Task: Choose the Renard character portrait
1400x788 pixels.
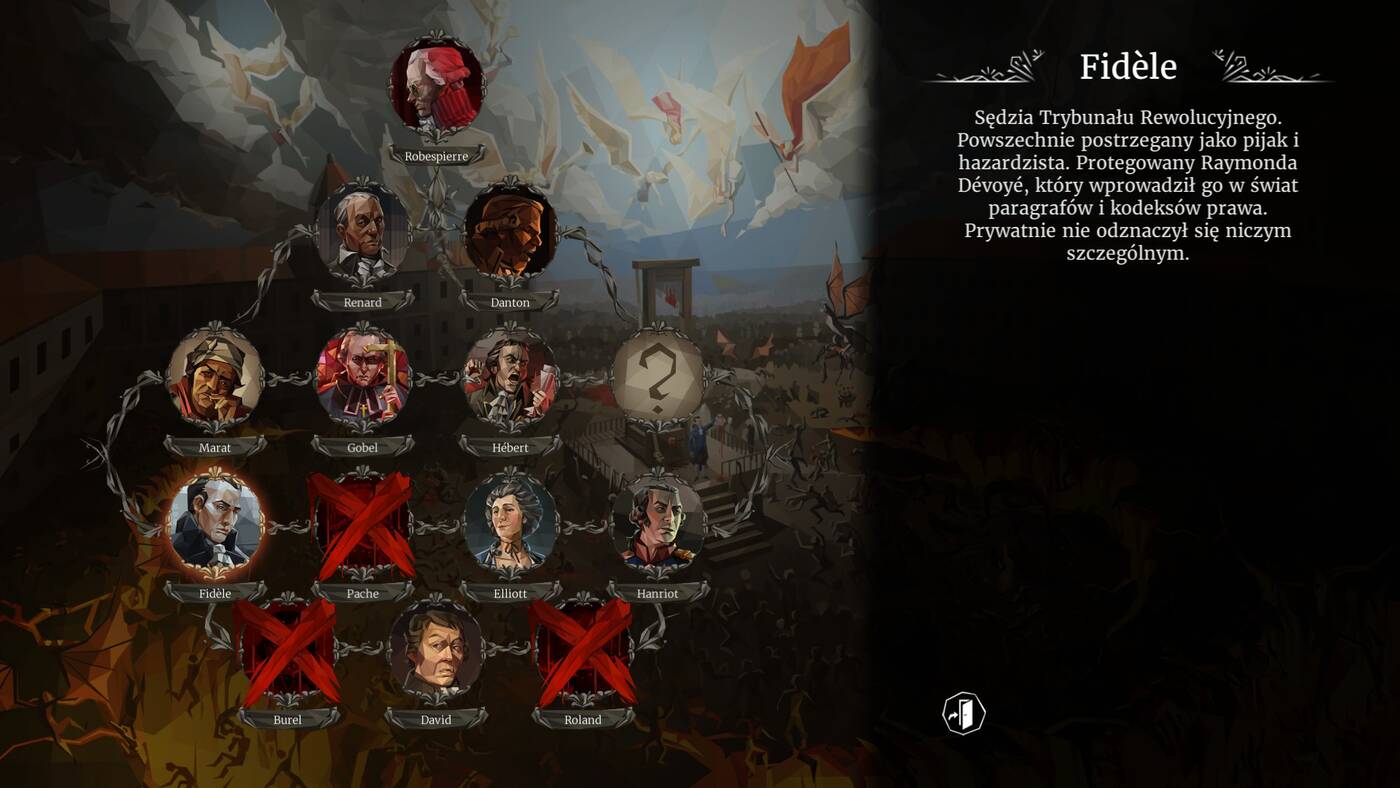Action: click(x=362, y=233)
